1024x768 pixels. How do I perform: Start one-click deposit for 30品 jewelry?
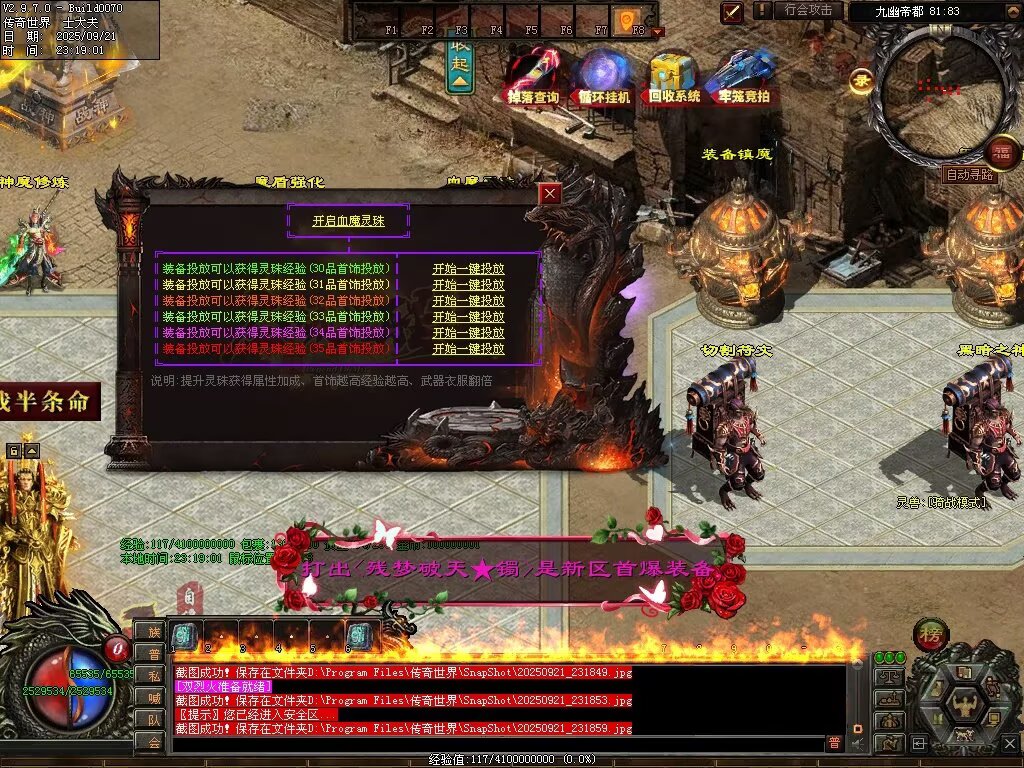coord(468,269)
